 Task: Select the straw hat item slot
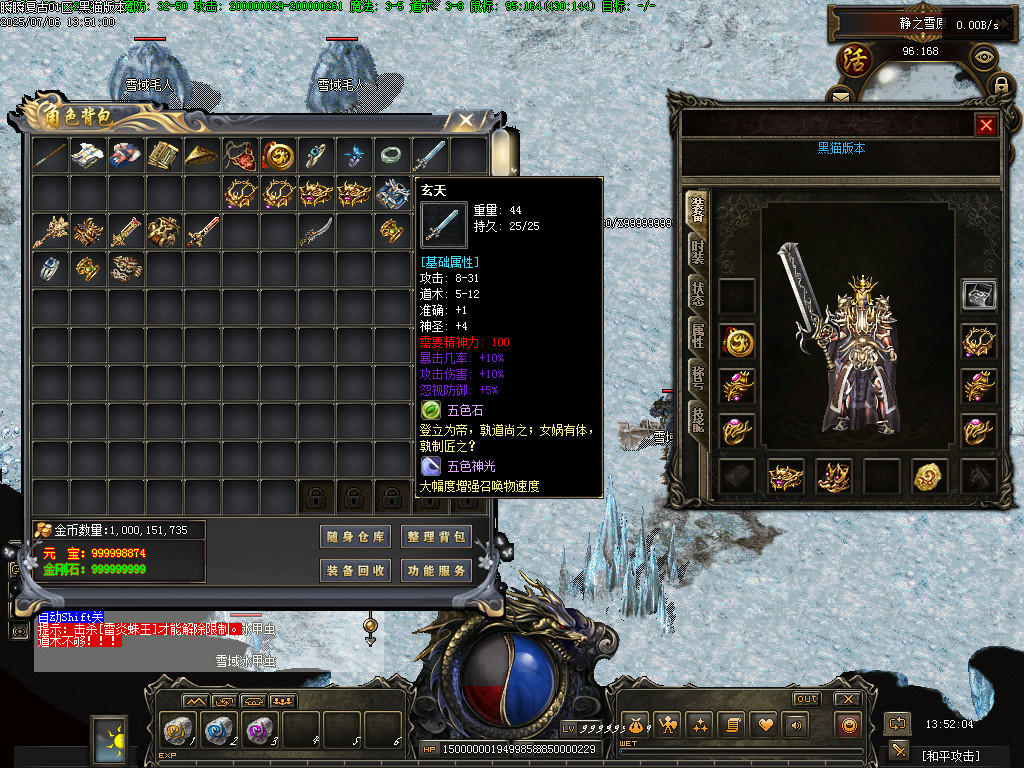[x=200, y=155]
